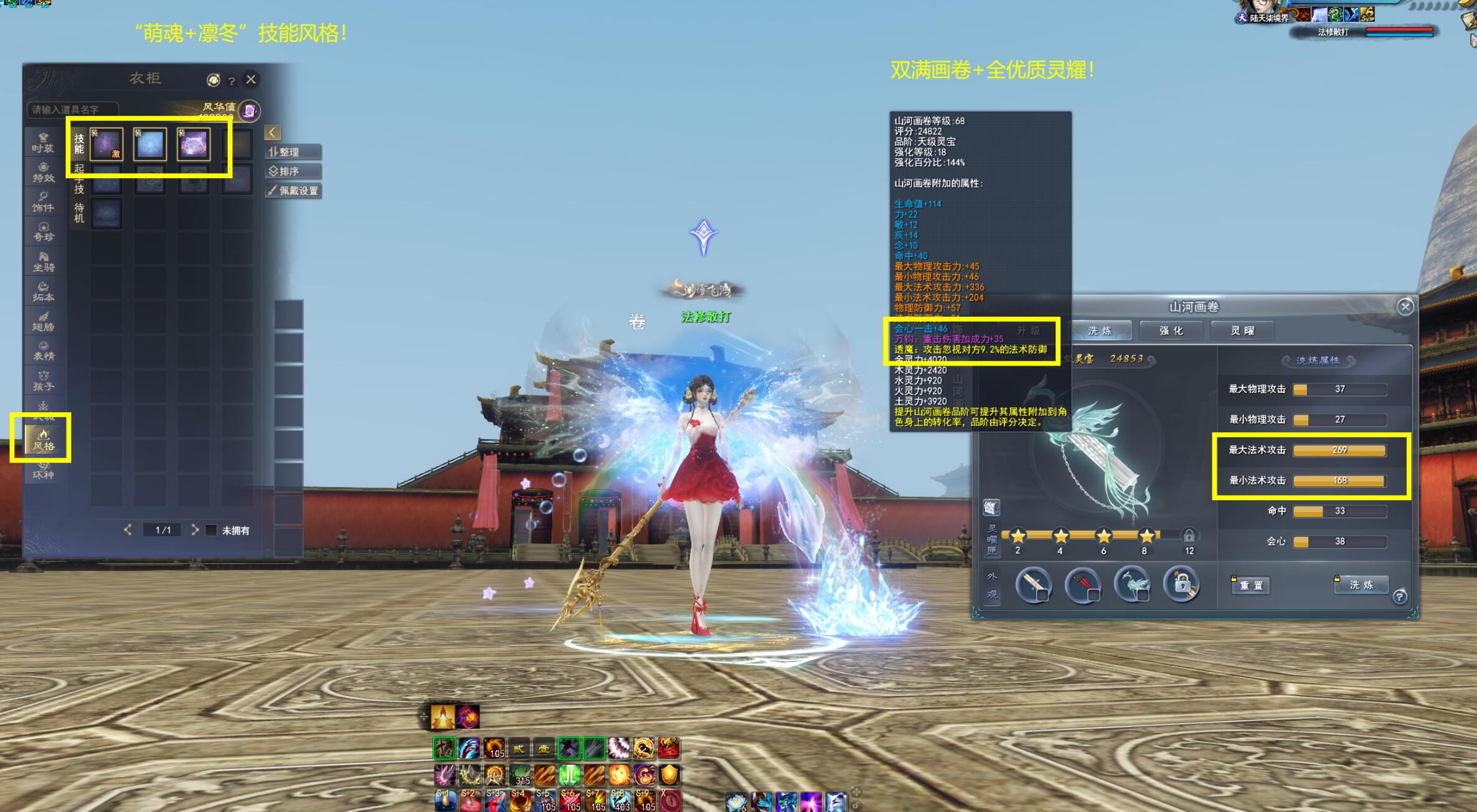Viewport: 1477px width, 812px height.
Task: Toggle the 未拥有 unowned checkbox
Action: click(211, 531)
